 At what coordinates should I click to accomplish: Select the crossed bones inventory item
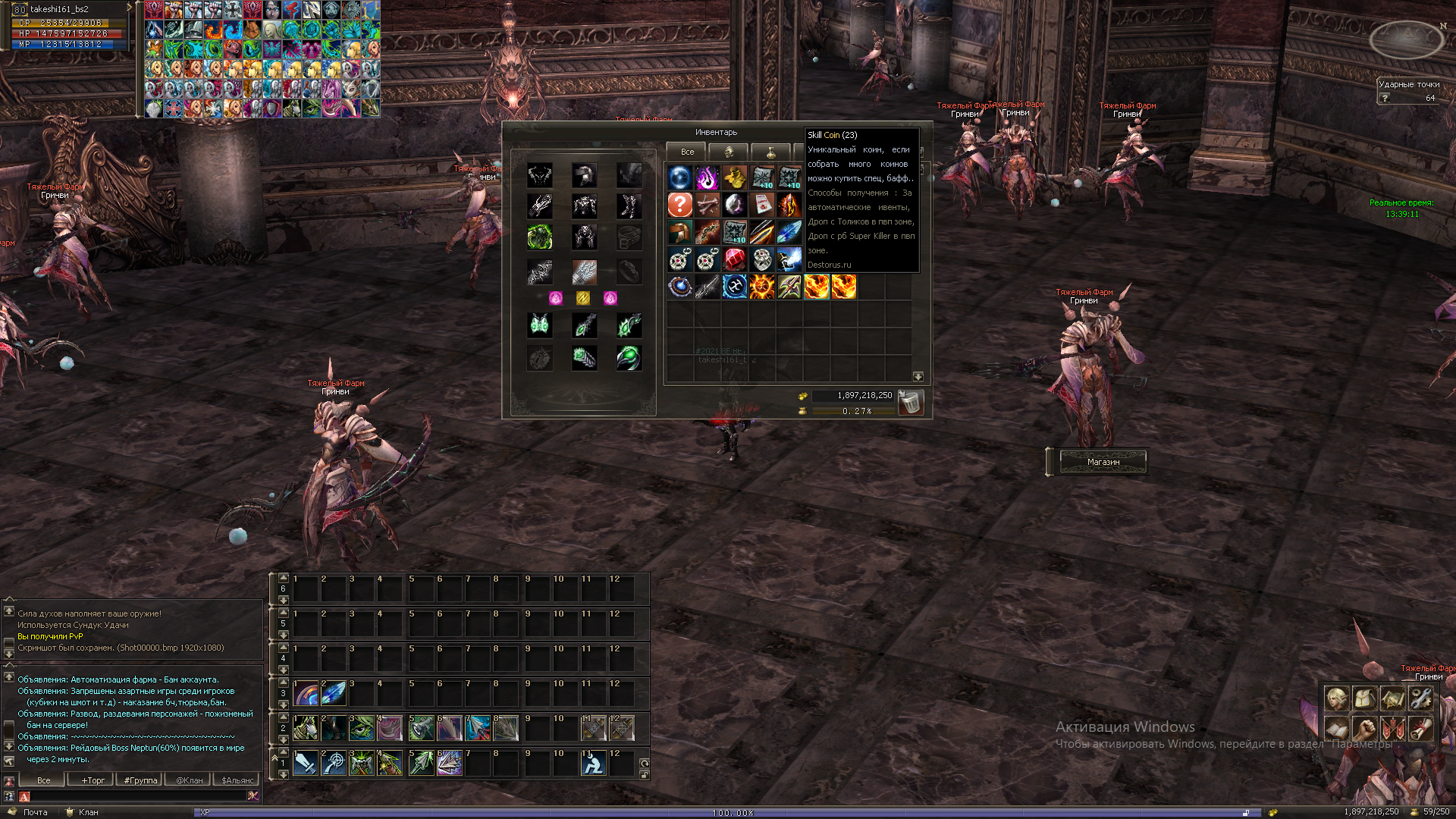tap(708, 205)
